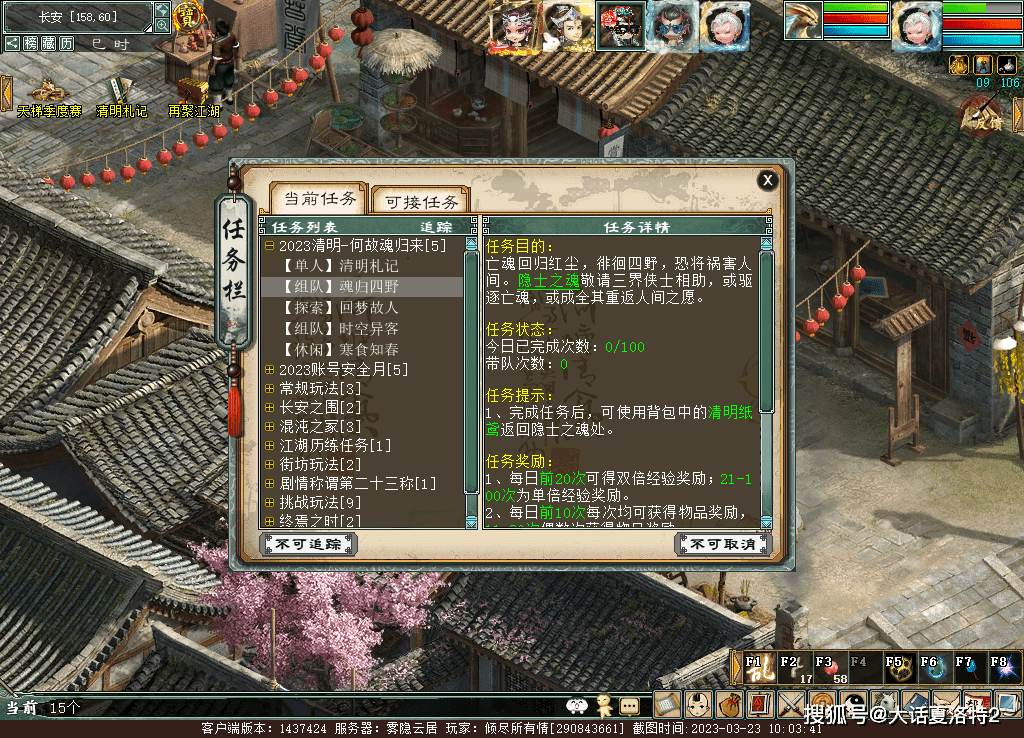This screenshot has width=1024, height=738.
Task: Select the 时空异客 team quest
Action: click(340, 329)
